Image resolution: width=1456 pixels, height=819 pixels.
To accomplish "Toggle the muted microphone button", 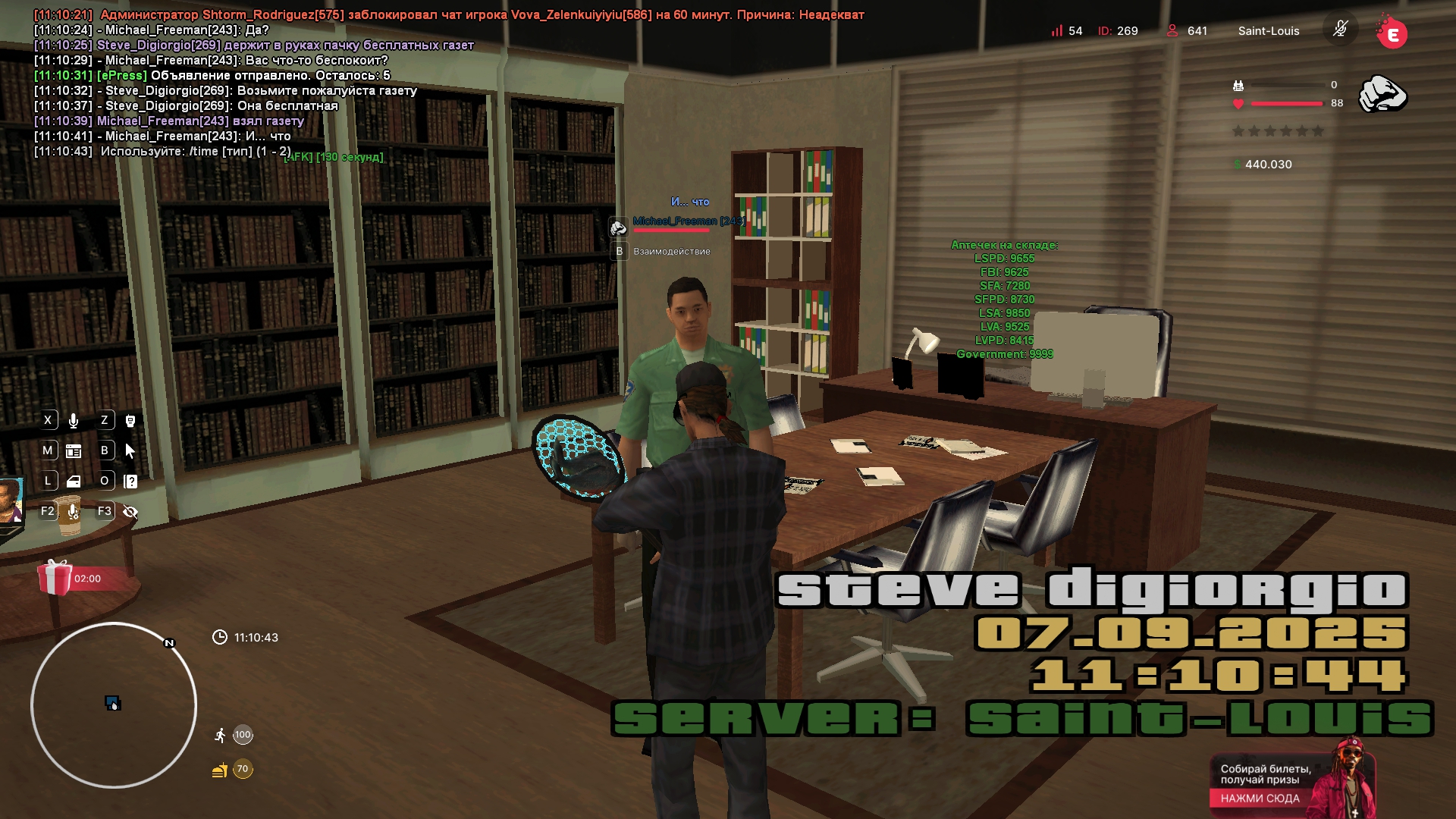I will [x=1340, y=30].
